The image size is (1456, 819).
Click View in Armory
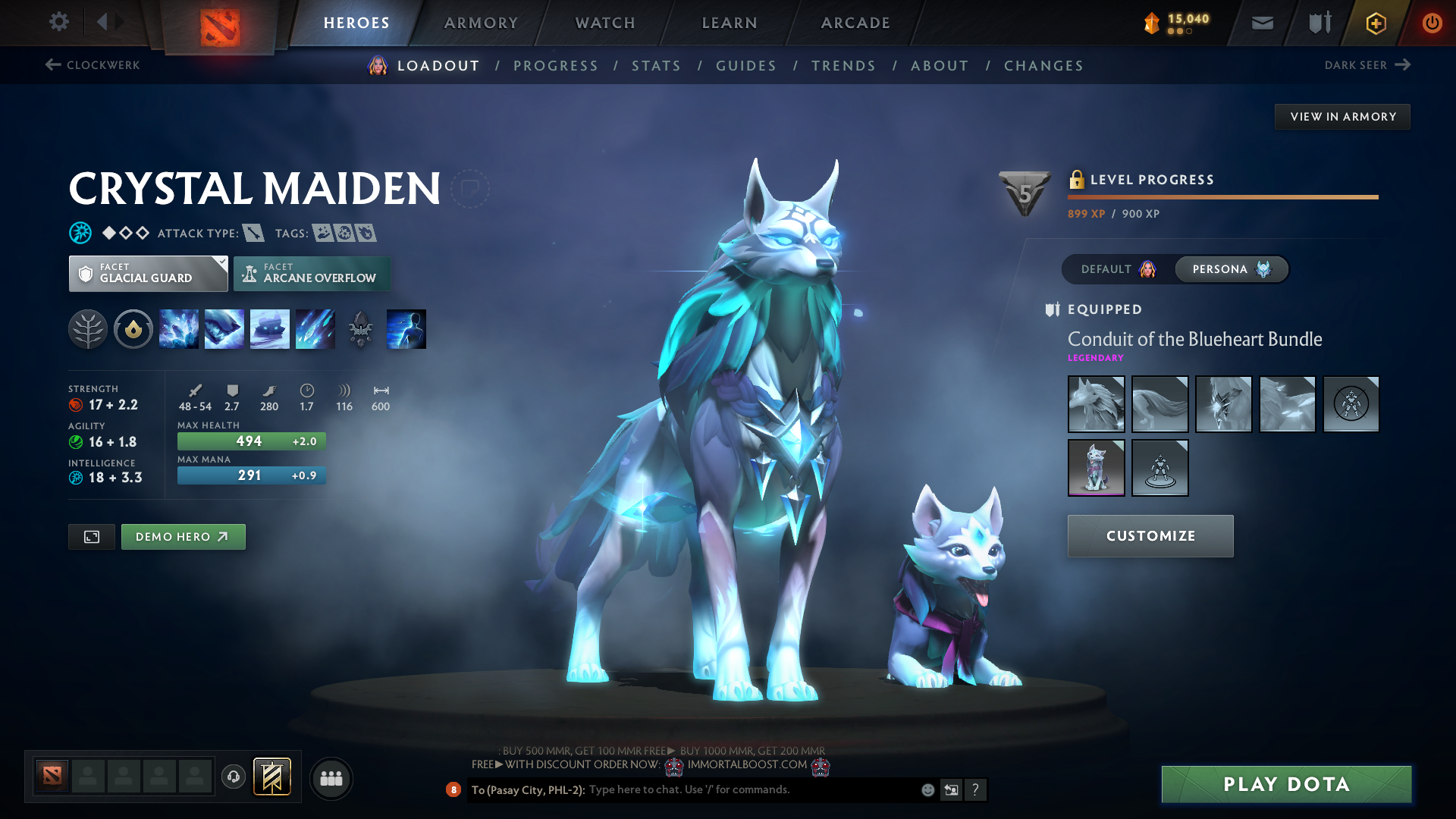pyautogui.click(x=1341, y=116)
